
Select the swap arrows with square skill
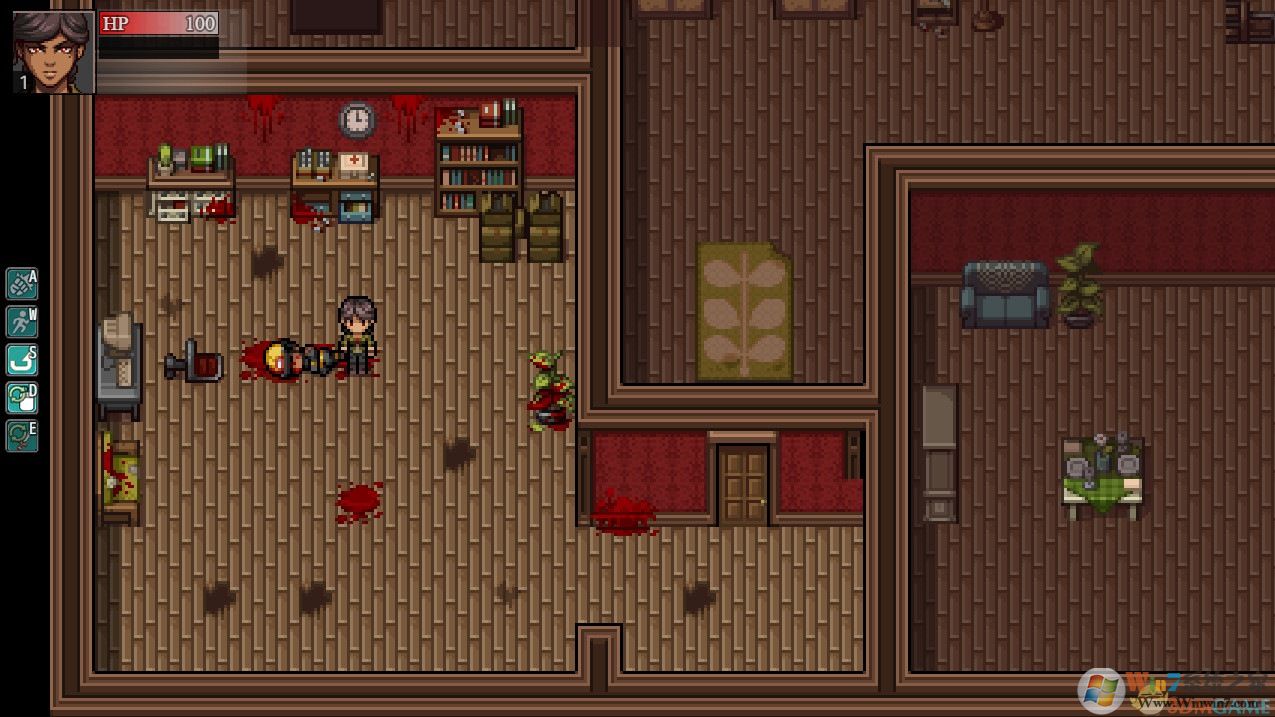(x=21, y=398)
